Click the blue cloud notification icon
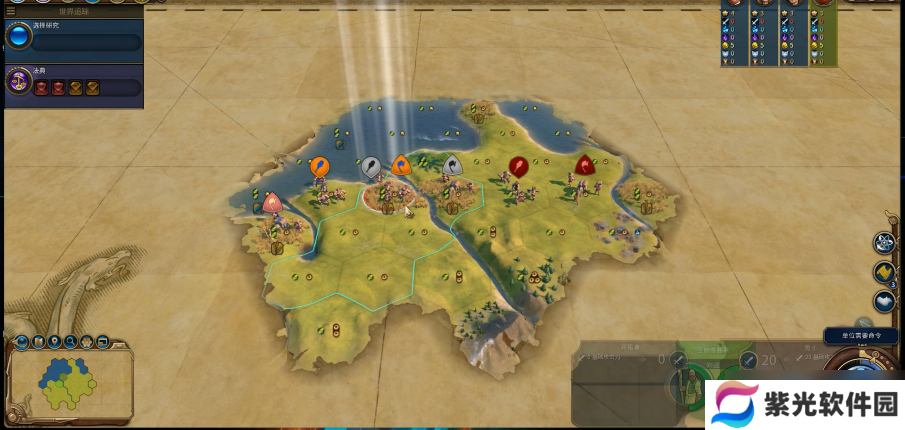Screen dimensions: 905x430 click(884, 300)
